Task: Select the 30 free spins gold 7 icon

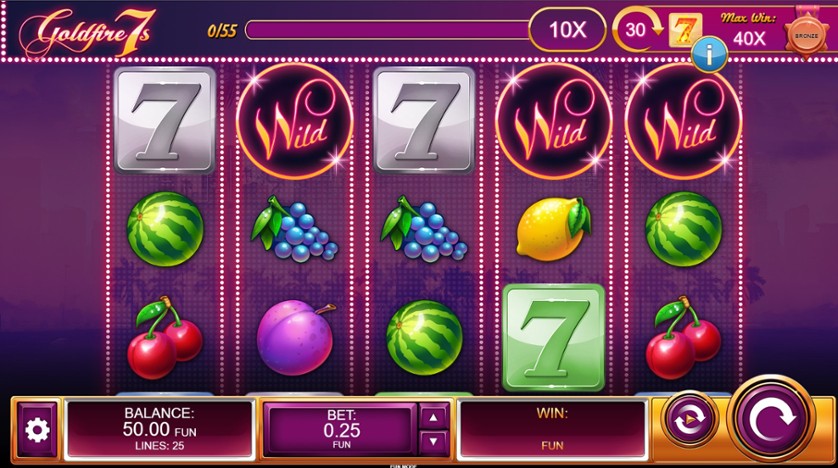Action: (685, 30)
